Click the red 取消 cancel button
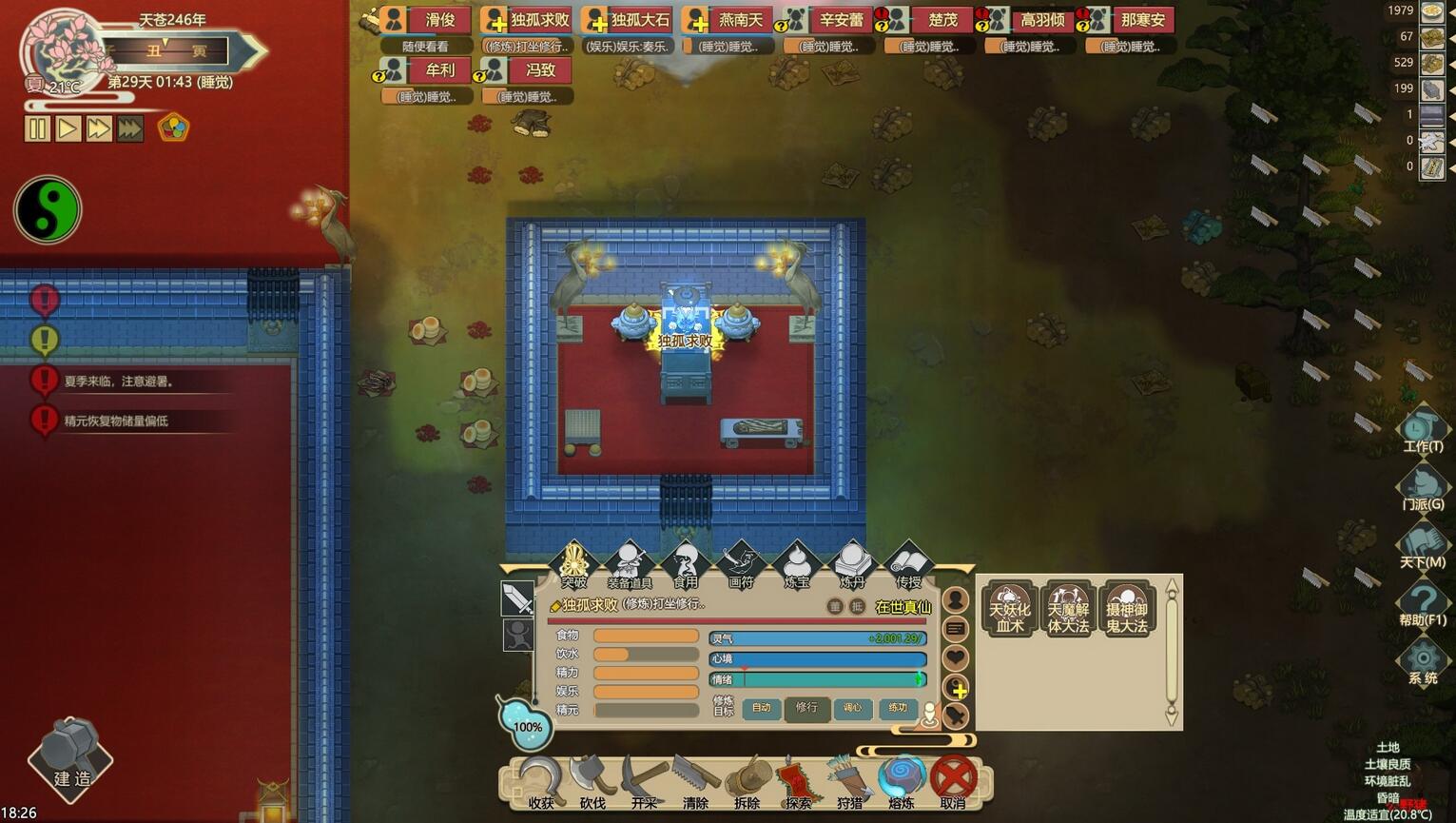 (953, 781)
